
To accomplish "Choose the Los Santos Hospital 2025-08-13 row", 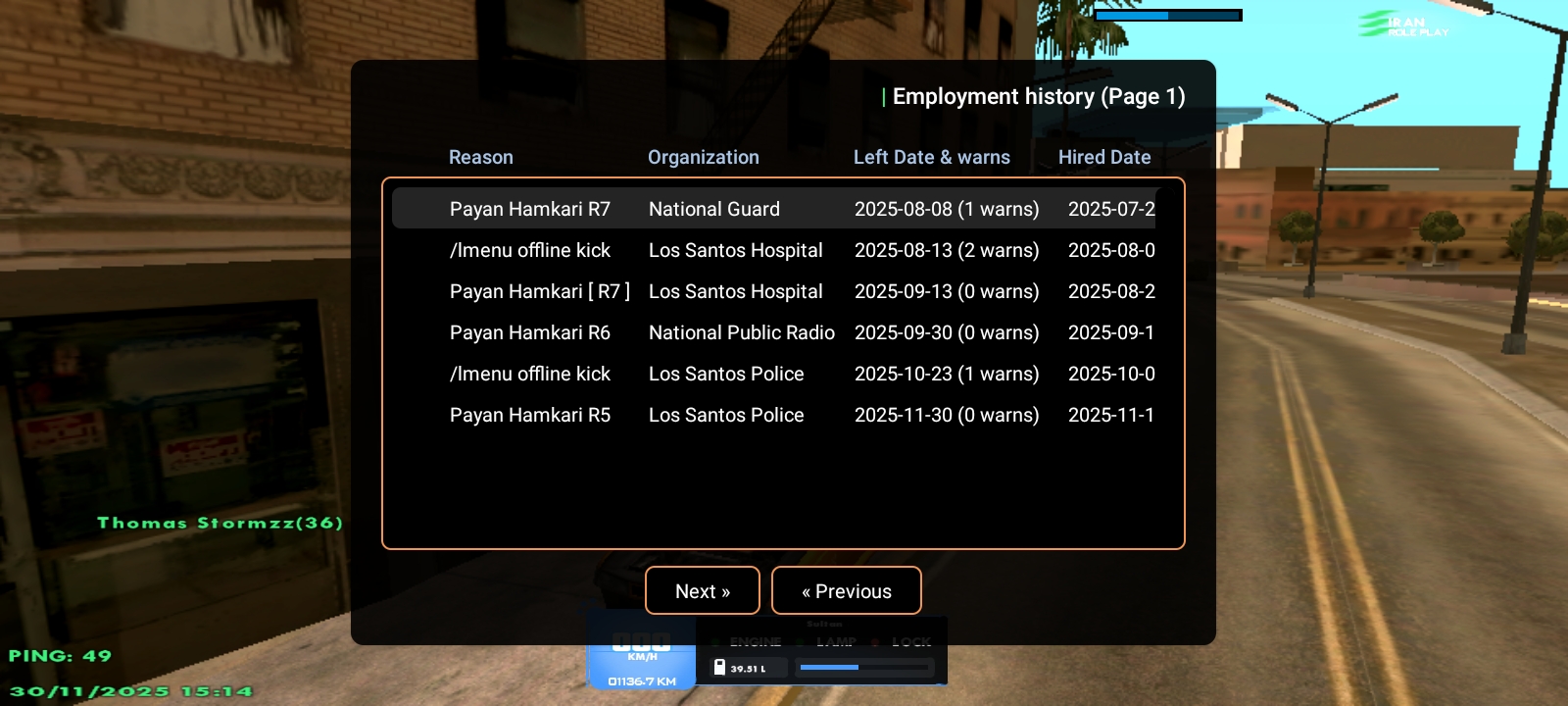I will click(x=774, y=250).
